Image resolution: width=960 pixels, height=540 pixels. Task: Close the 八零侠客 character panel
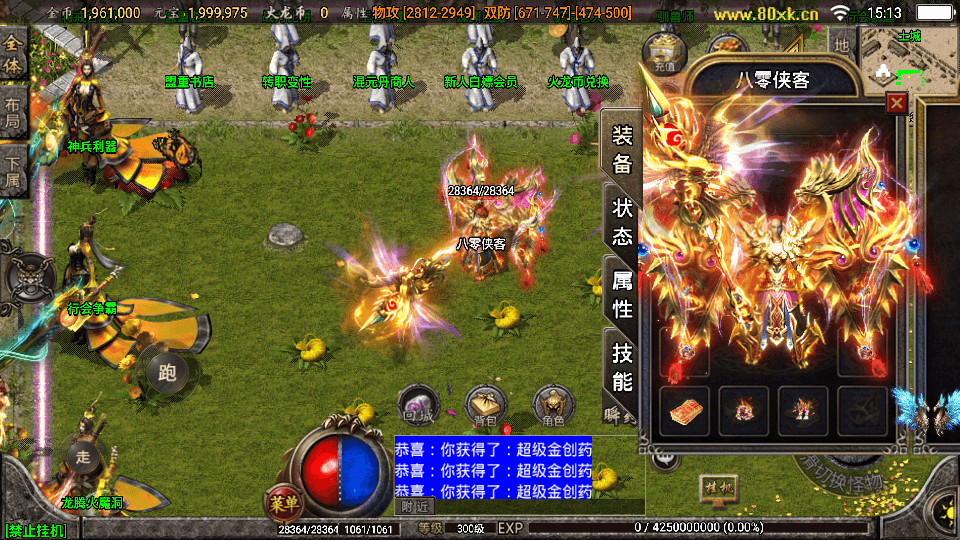pyautogui.click(x=896, y=103)
